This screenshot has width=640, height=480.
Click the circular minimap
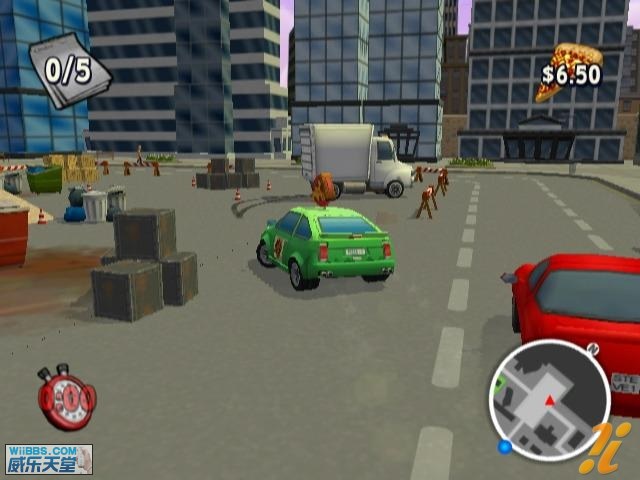coord(549,399)
